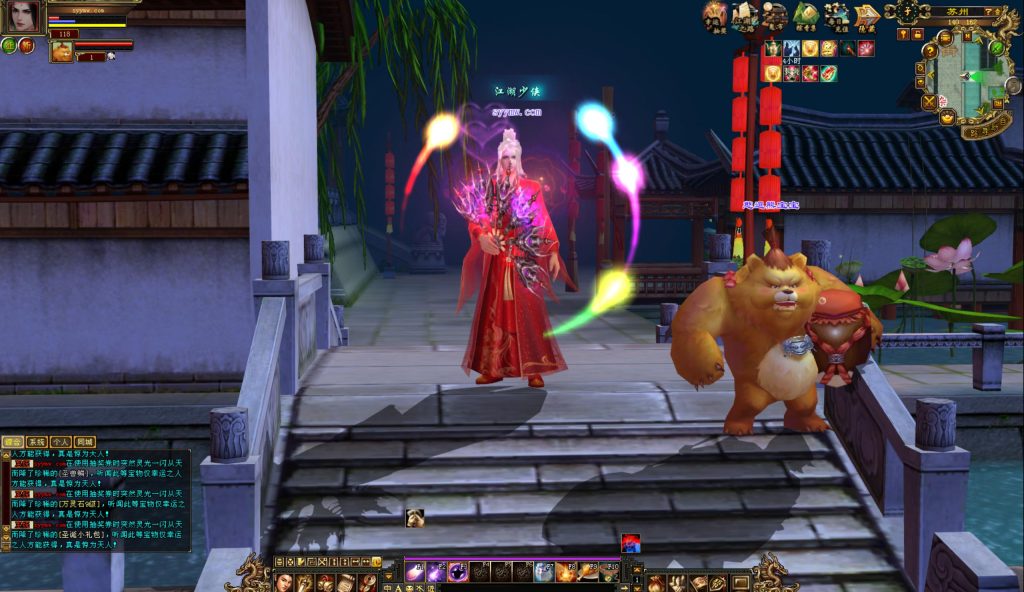Viewport: 1024px width, 592px height.
Task: Open the 江湖之路 sailing ship icon
Action: [x=744, y=16]
